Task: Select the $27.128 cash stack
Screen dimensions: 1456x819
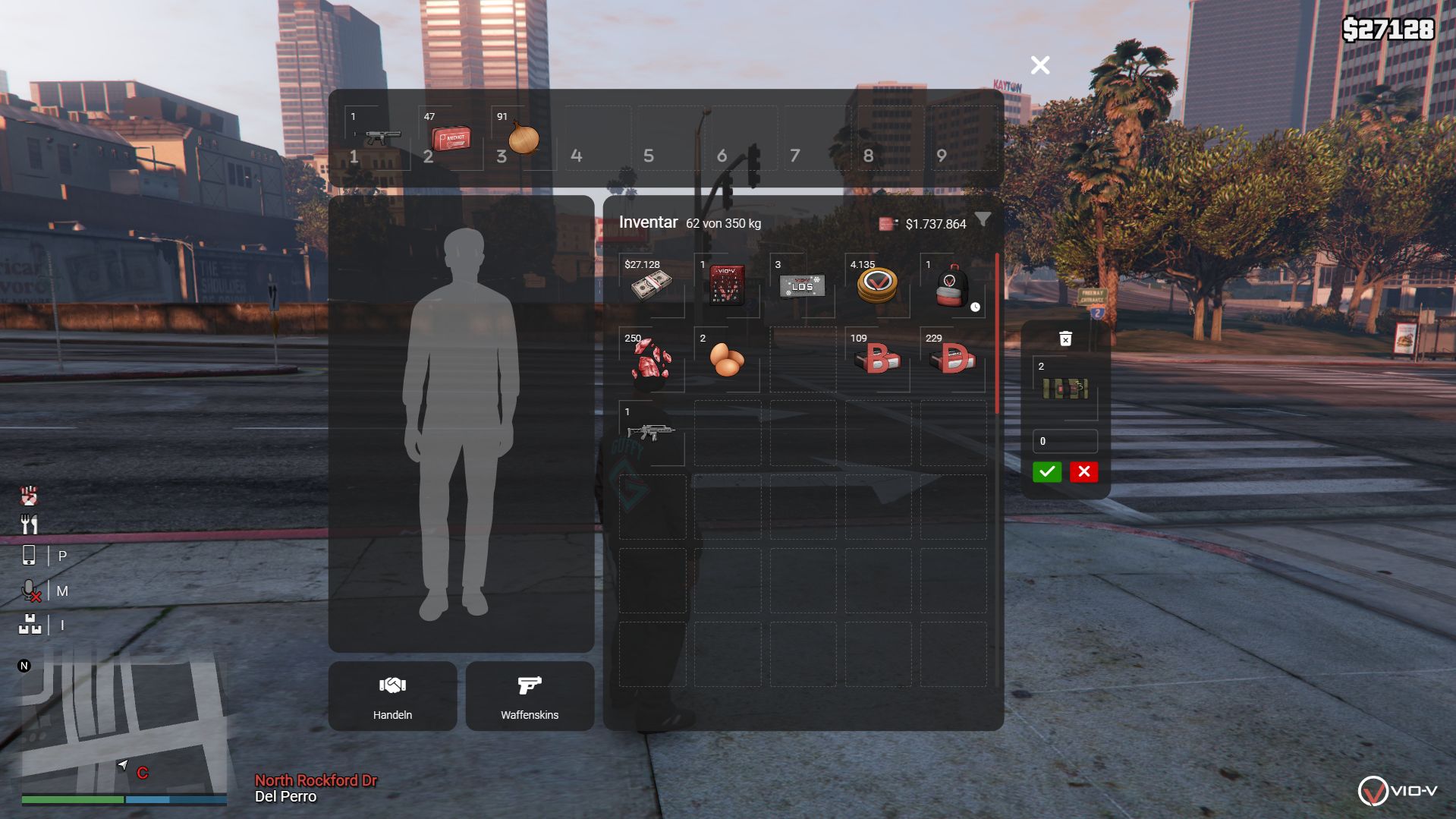Action: (x=651, y=285)
